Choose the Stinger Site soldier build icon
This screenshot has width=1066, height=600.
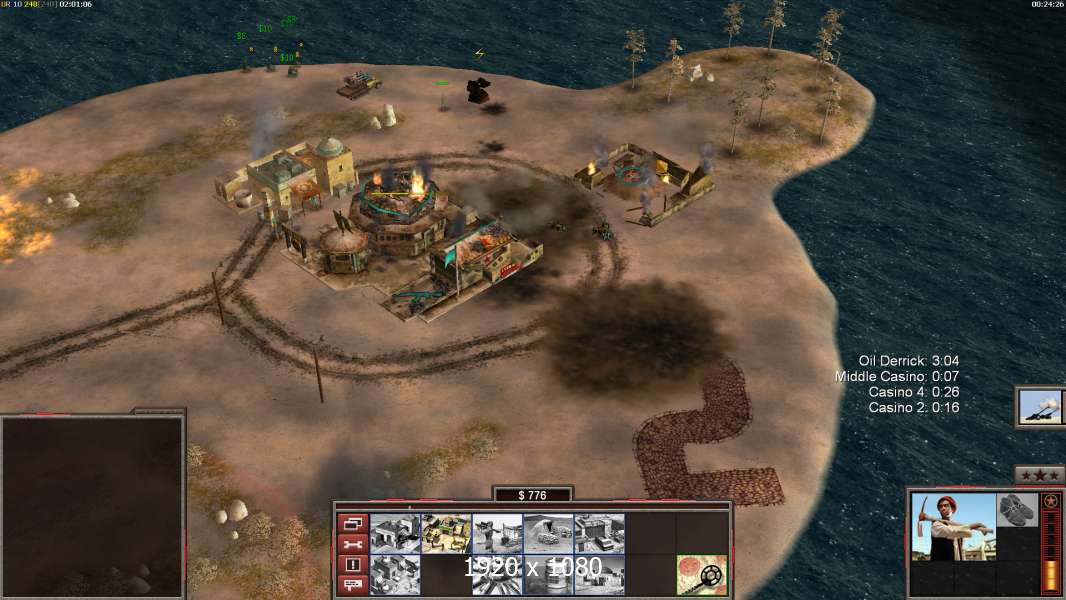tap(497, 533)
